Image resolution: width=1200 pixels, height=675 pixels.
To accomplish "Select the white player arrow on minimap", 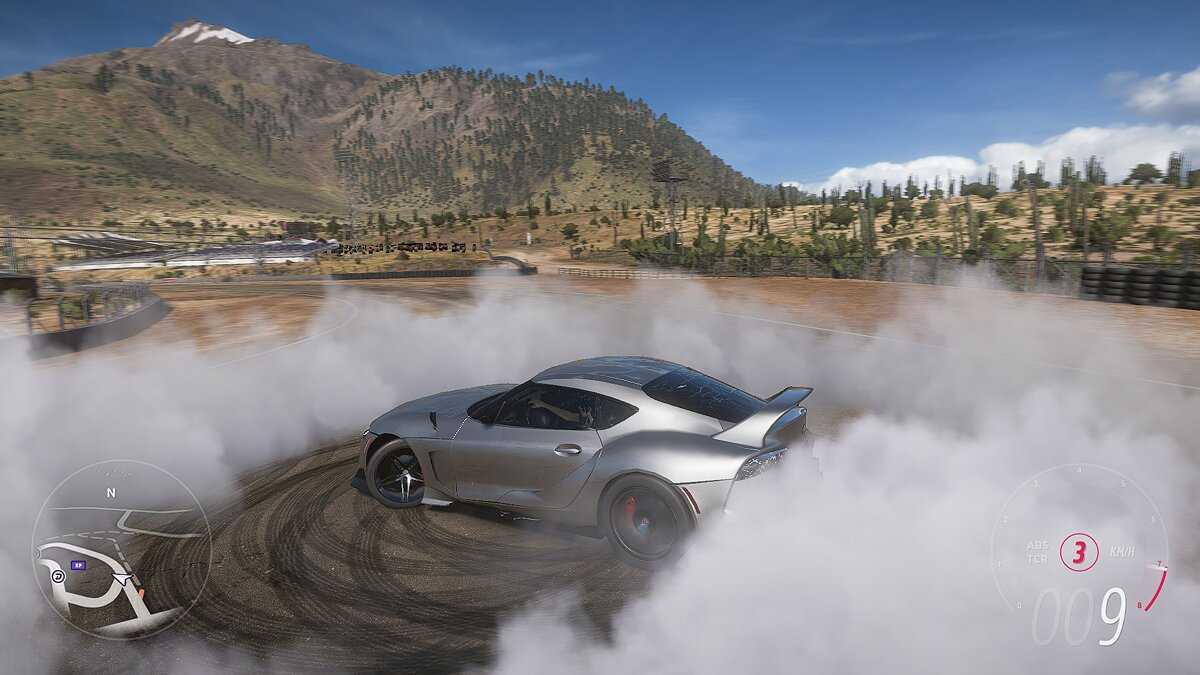I will tap(122, 578).
